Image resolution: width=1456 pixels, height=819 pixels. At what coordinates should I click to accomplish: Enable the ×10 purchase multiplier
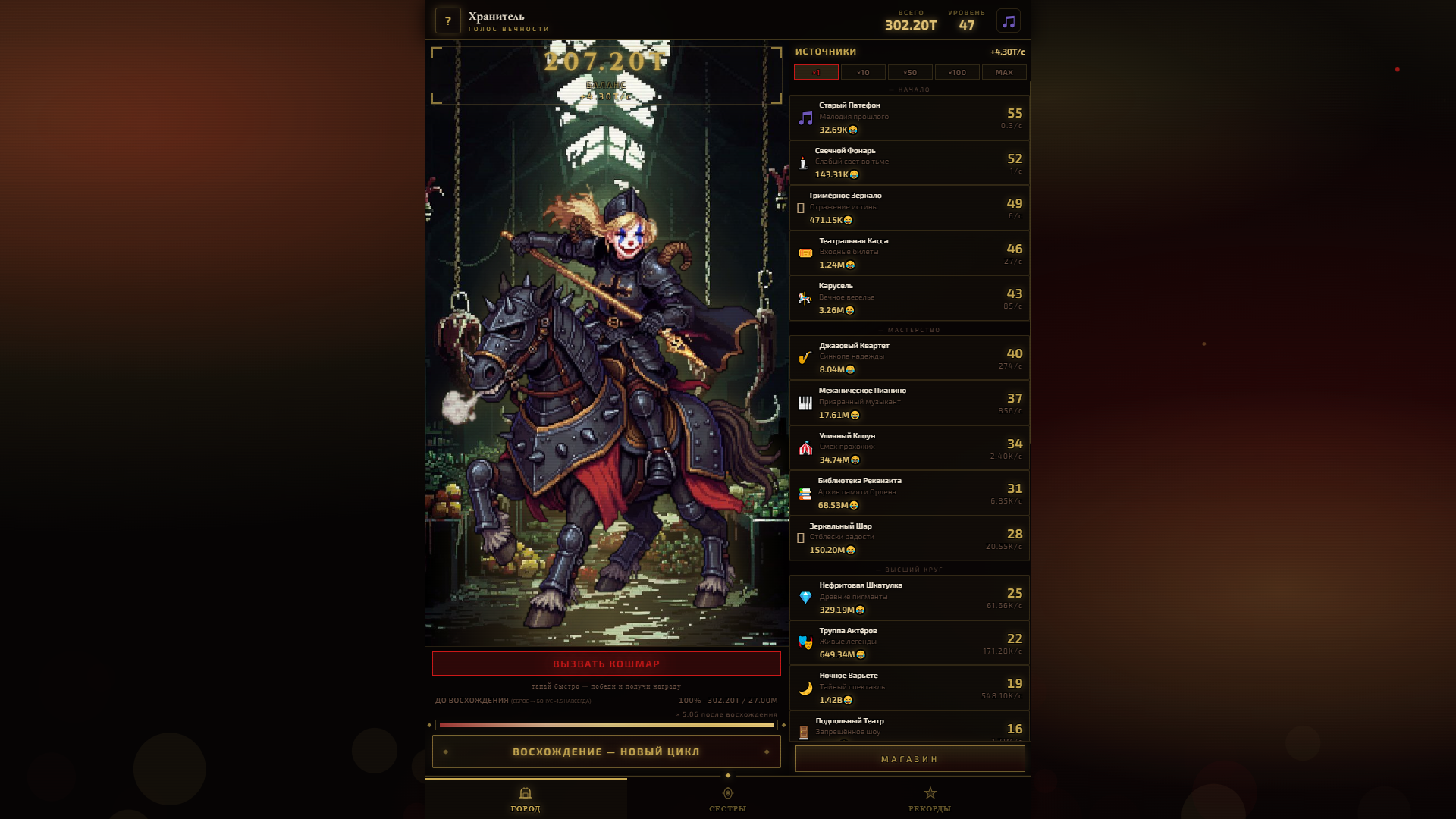pos(864,72)
